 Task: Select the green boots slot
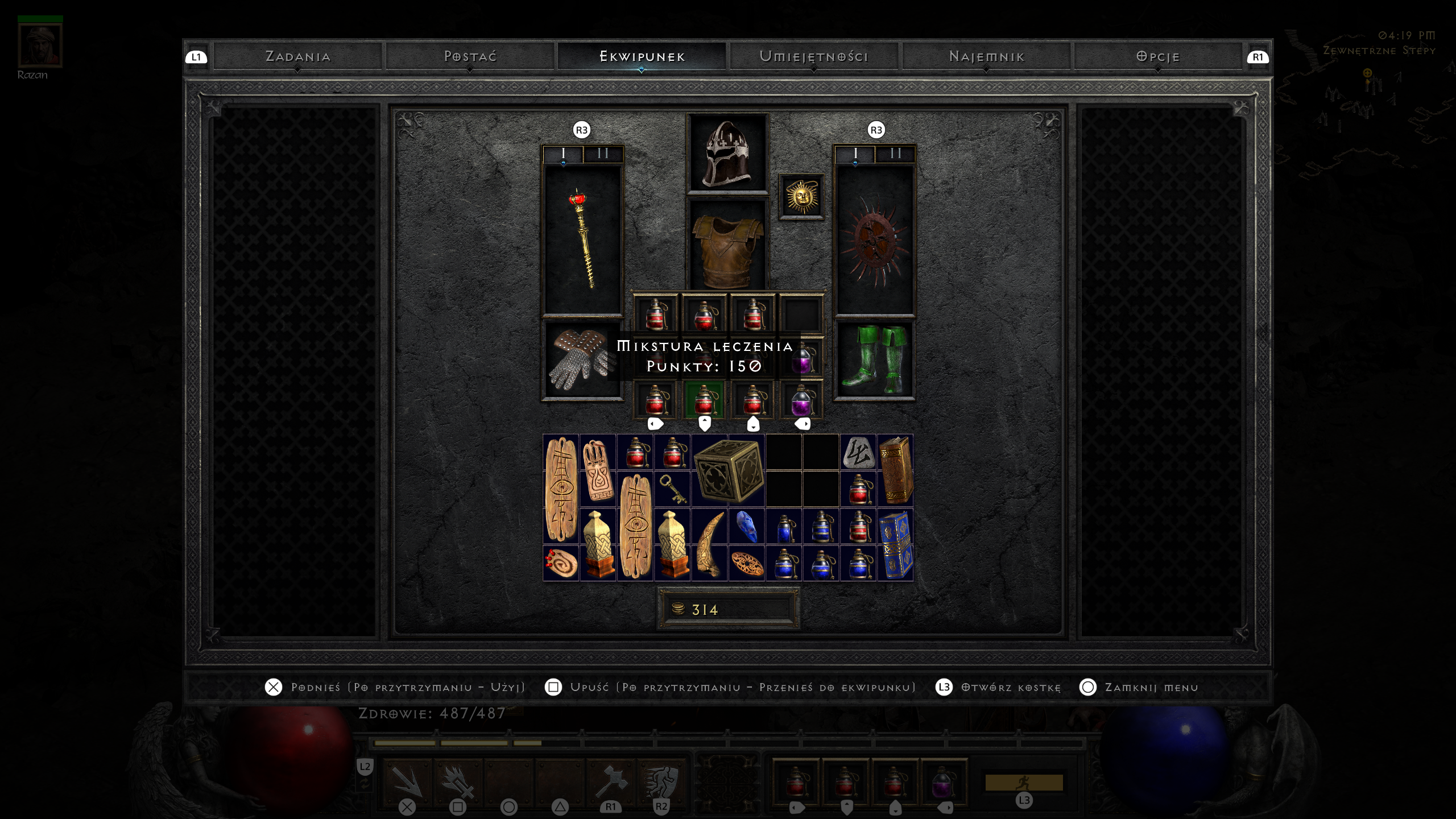coord(874,359)
